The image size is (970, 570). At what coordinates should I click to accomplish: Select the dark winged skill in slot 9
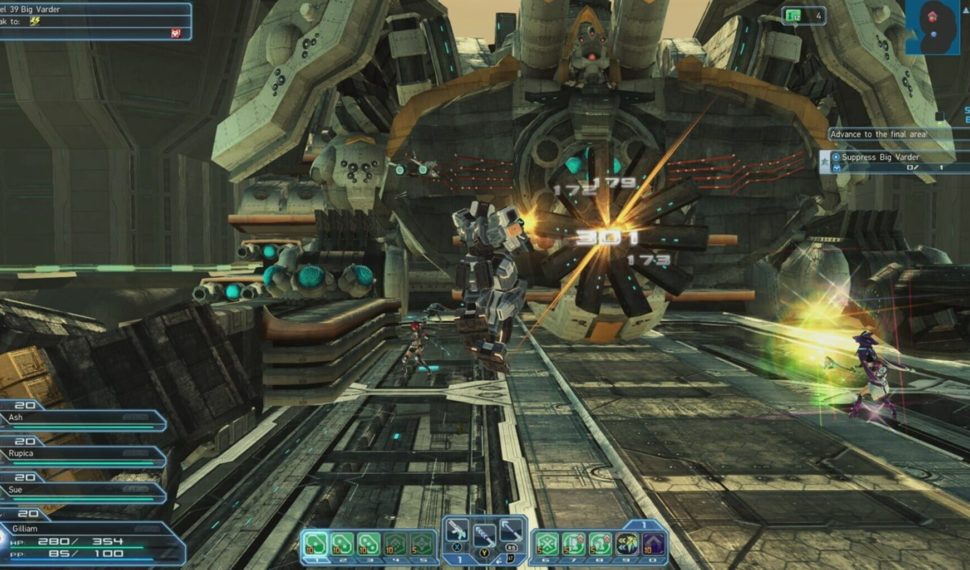pos(627,544)
